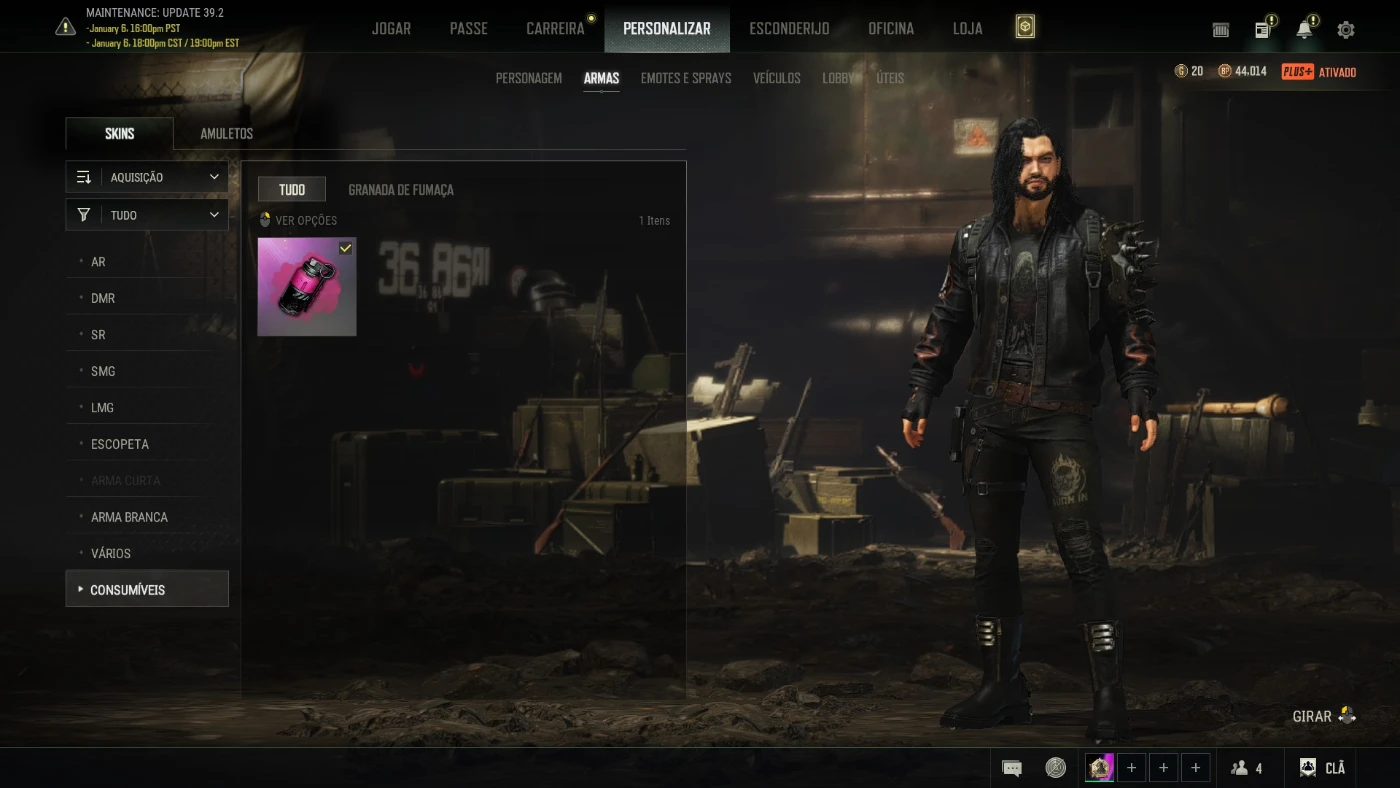This screenshot has width=1400, height=788.
Task: Show Emotes e Sprays category
Action: point(685,78)
